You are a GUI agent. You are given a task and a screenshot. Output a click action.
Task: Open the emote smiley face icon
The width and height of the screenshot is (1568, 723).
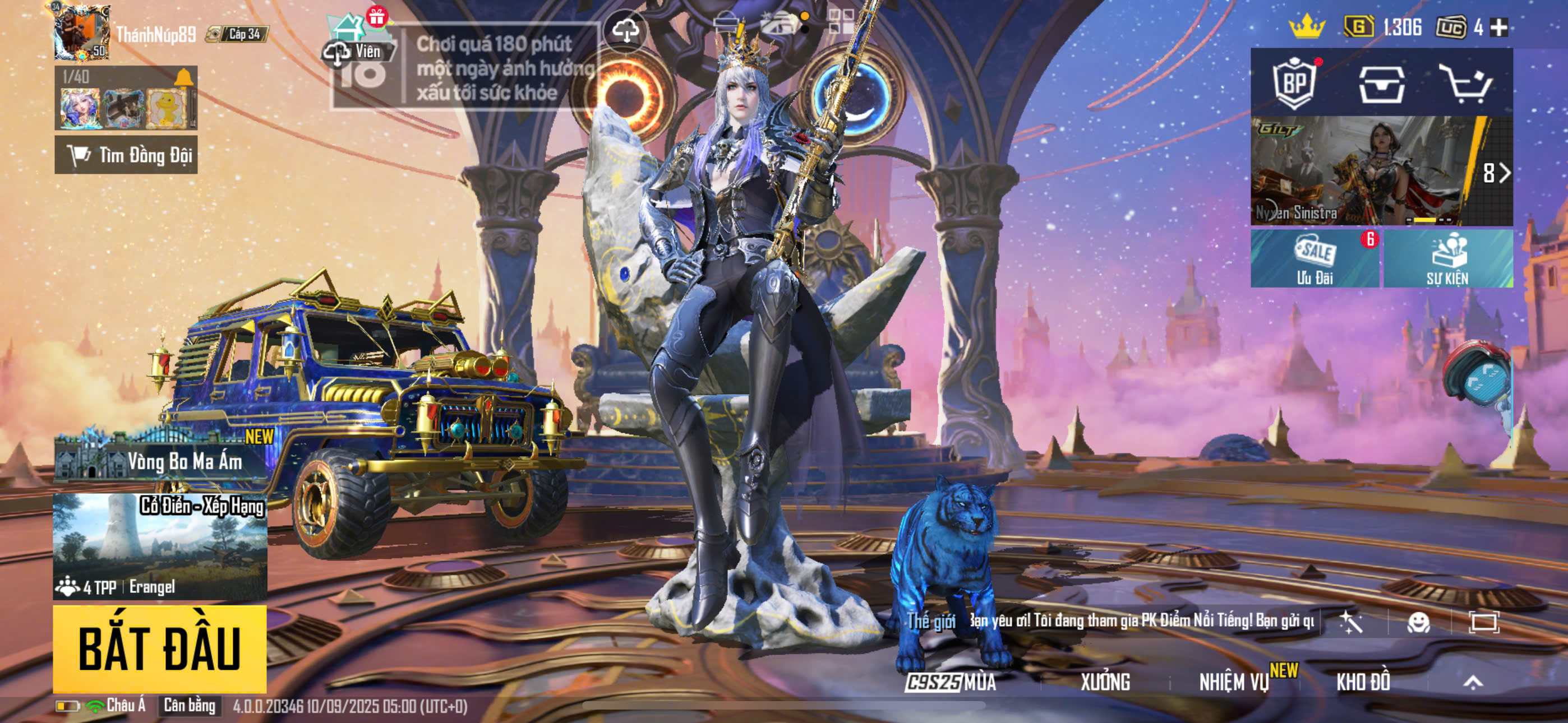click(1418, 622)
